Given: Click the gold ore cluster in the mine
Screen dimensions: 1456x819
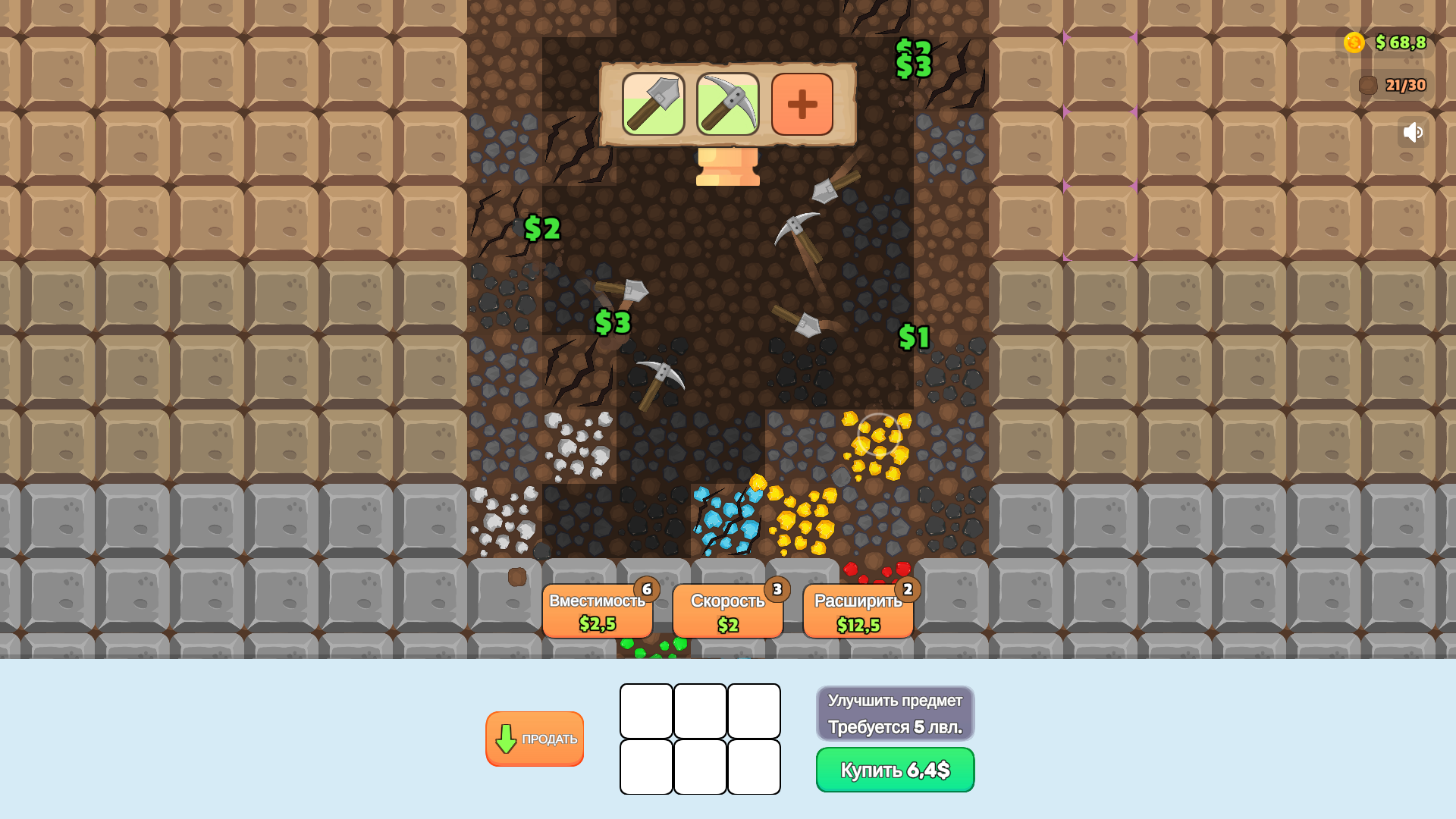Looking at the screenshot, I should click(880, 436).
